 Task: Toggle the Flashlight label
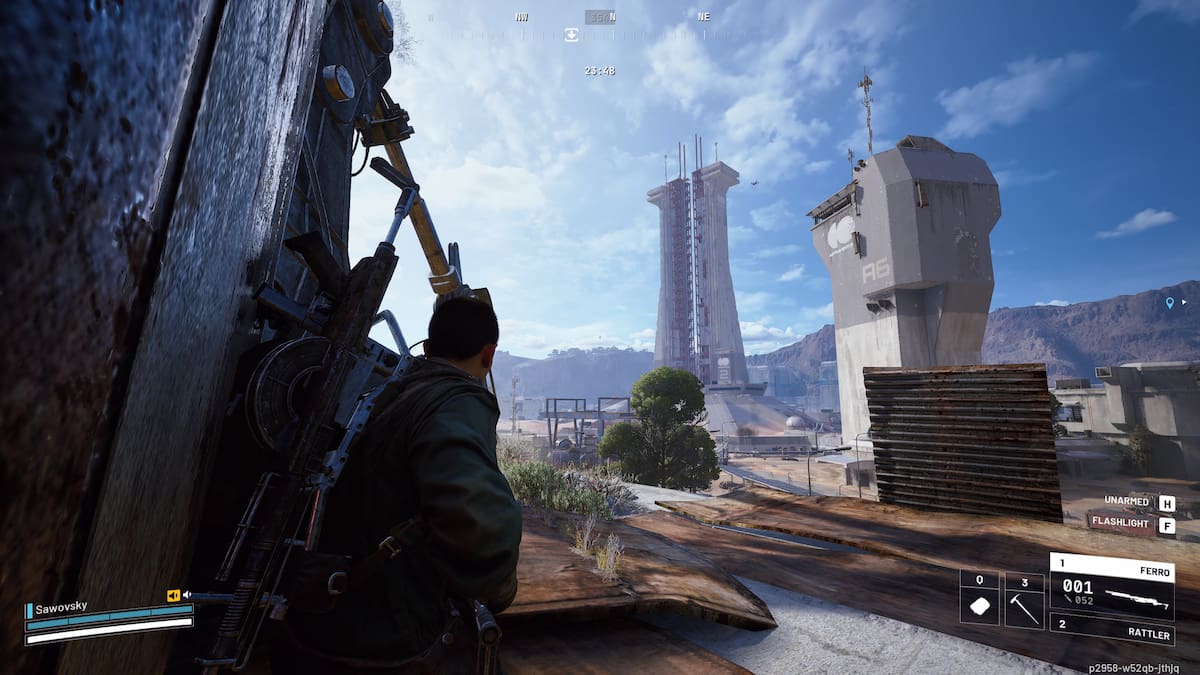coord(1121,524)
